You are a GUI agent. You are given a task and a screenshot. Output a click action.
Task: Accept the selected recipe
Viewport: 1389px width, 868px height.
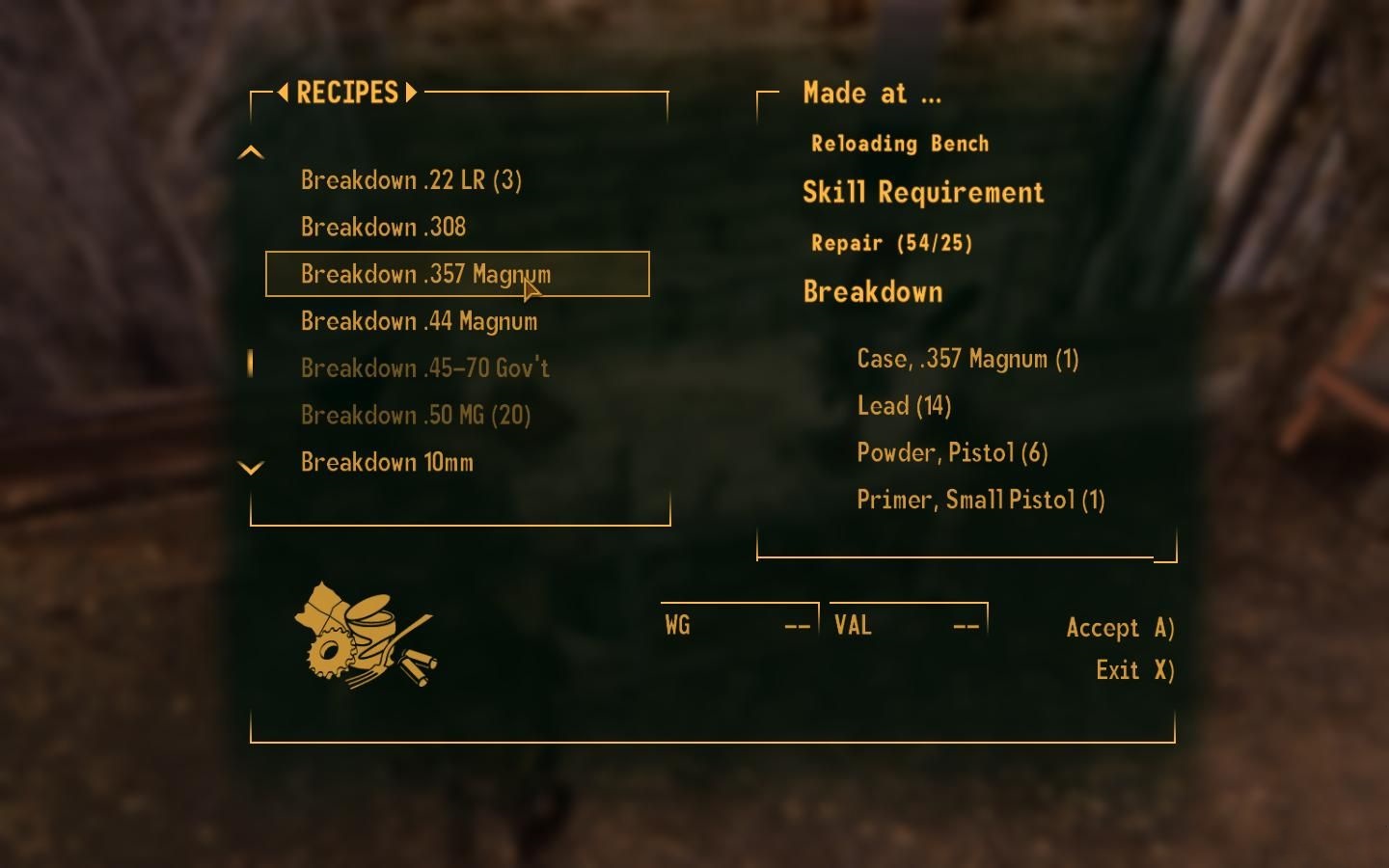click(1119, 628)
